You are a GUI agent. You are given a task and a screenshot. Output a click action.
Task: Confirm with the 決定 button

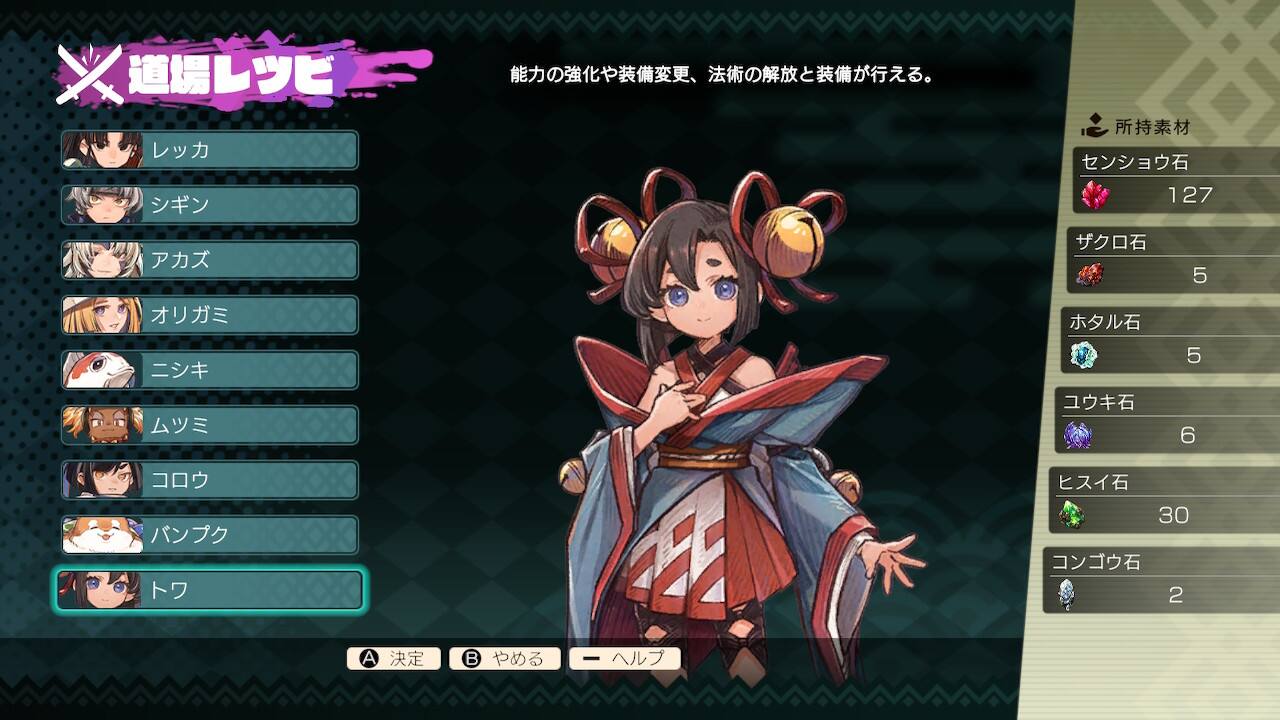394,659
